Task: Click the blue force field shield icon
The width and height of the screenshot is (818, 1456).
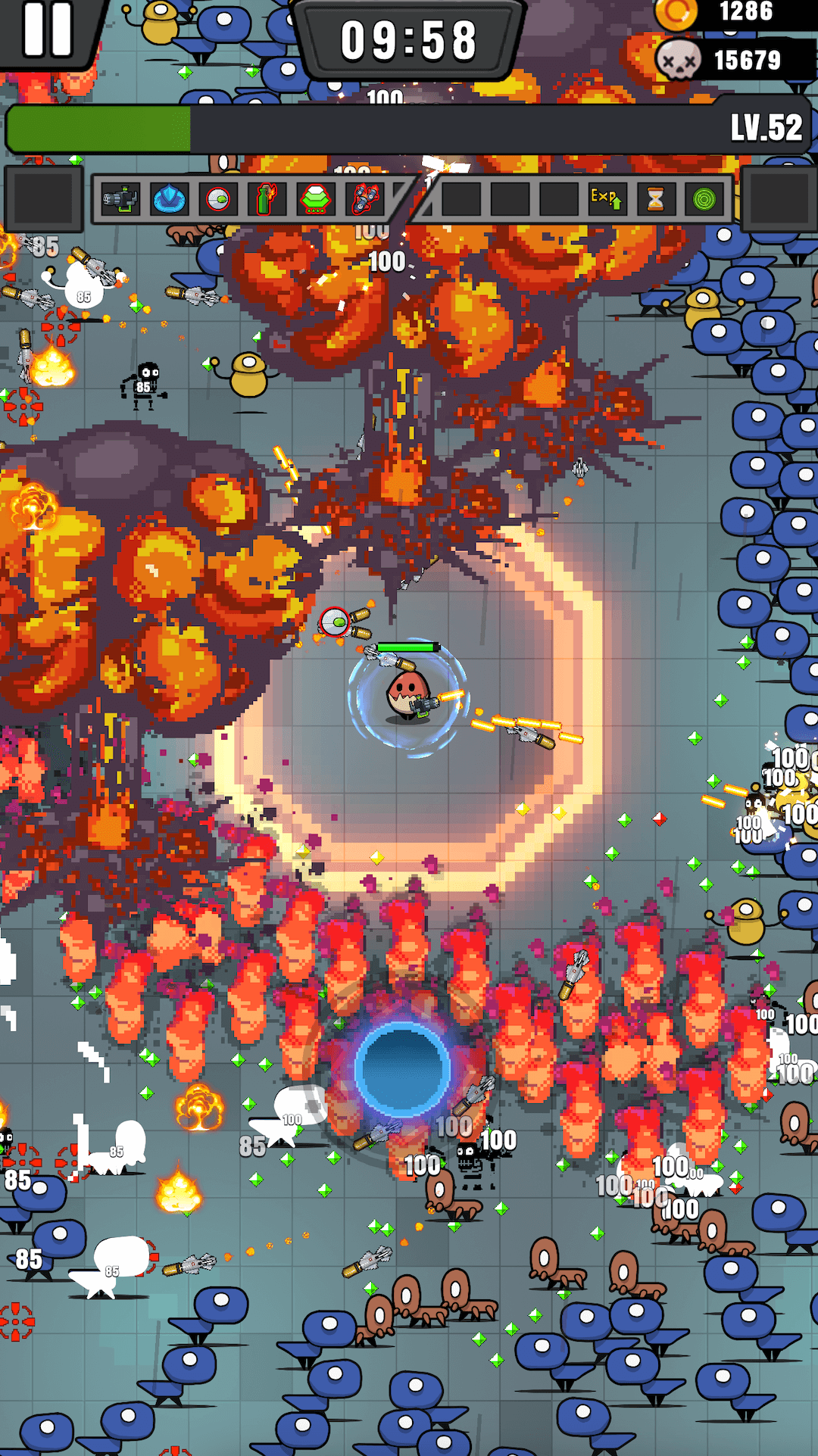Action: [170, 200]
